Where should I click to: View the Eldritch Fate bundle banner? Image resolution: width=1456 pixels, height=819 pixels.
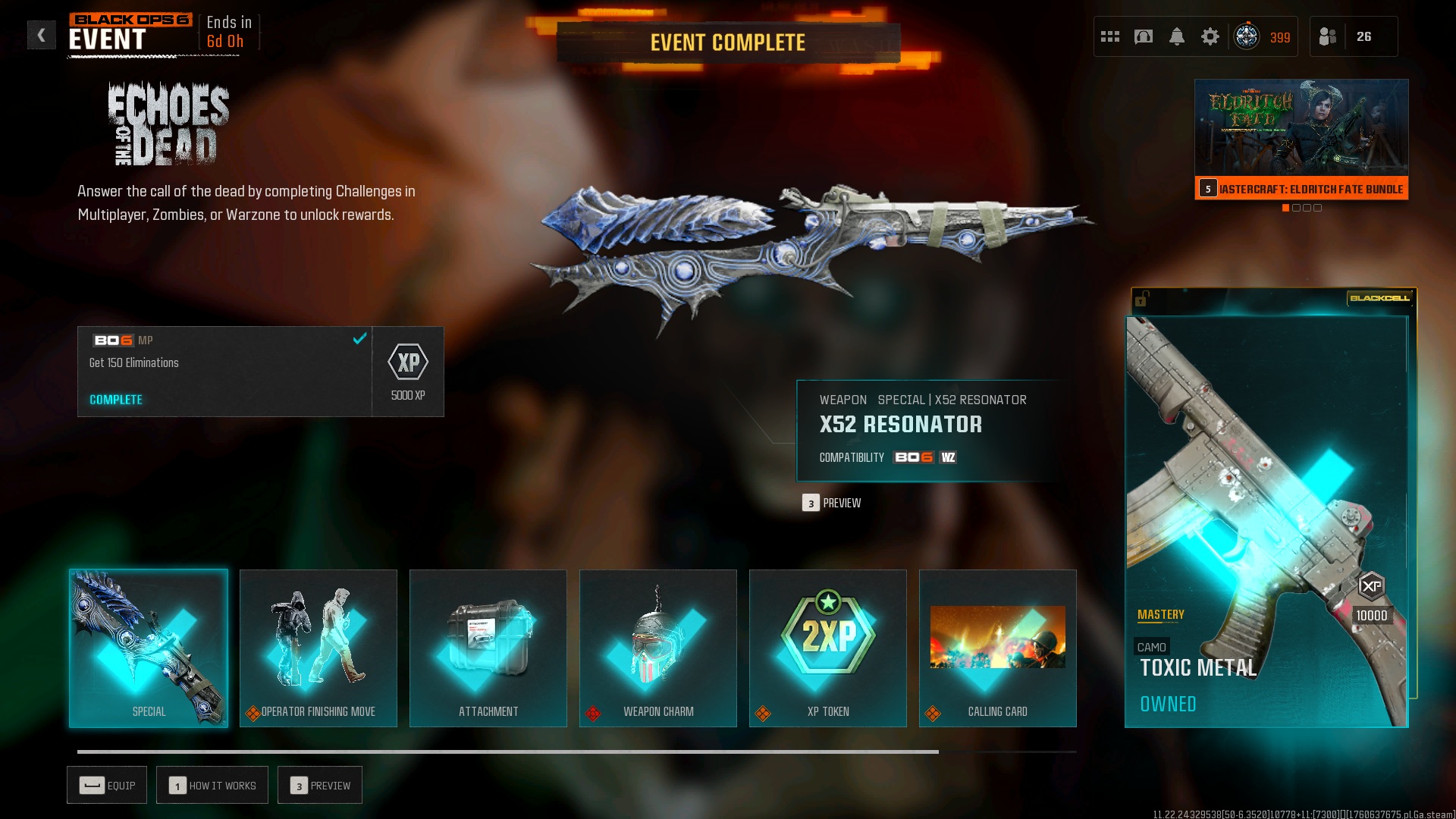pos(1301,140)
